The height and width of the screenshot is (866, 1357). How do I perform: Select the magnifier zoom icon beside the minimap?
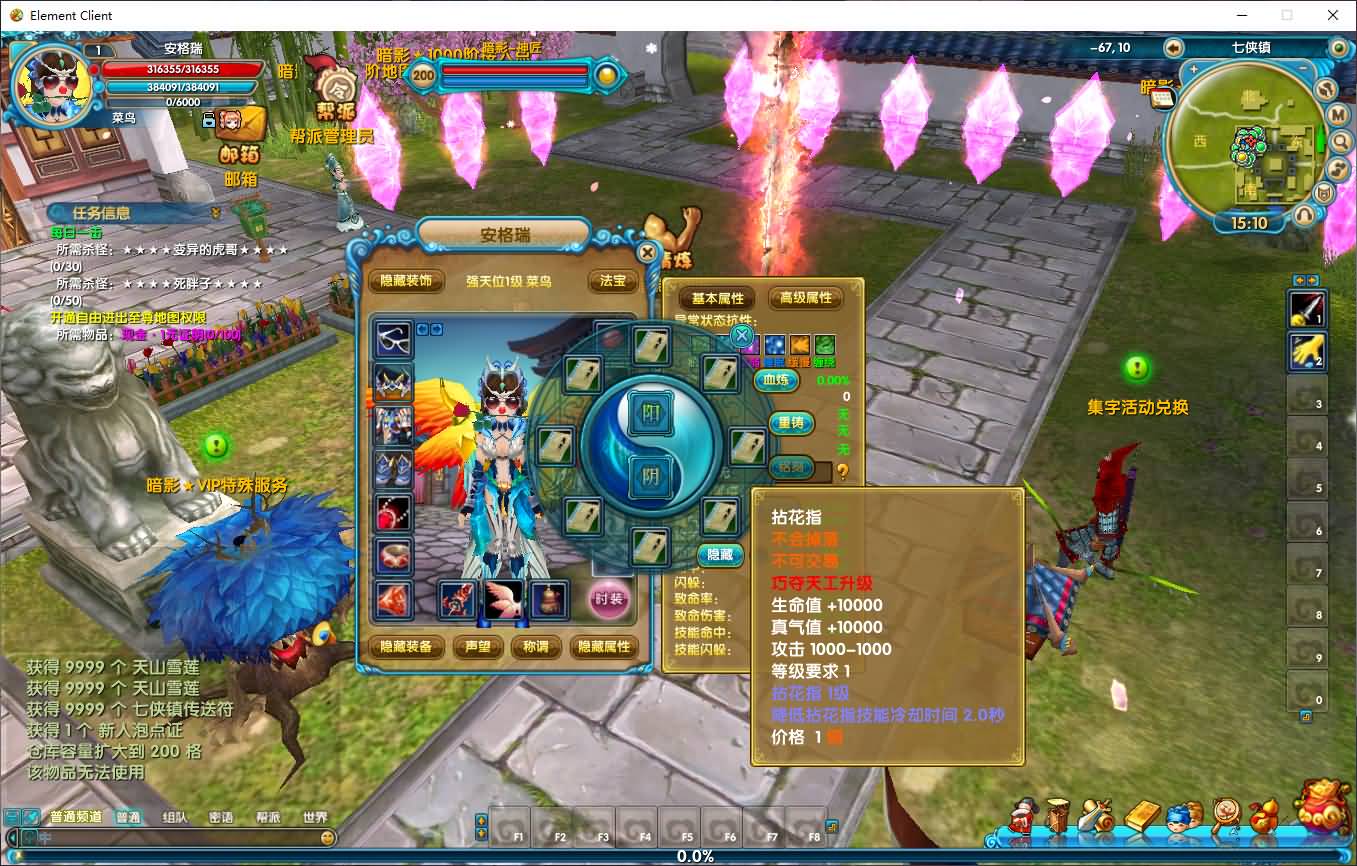pyautogui.click(x=1340, y=141)
